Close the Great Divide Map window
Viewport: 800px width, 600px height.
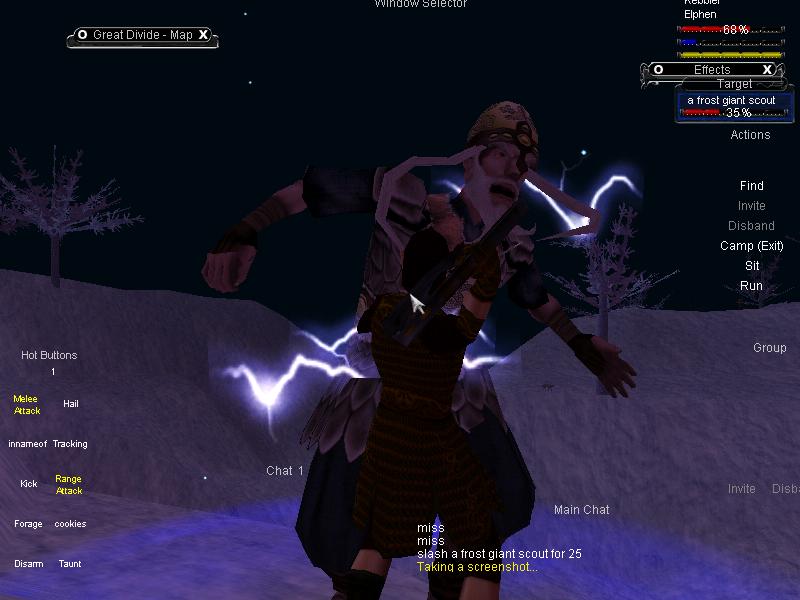click(204, 35)
